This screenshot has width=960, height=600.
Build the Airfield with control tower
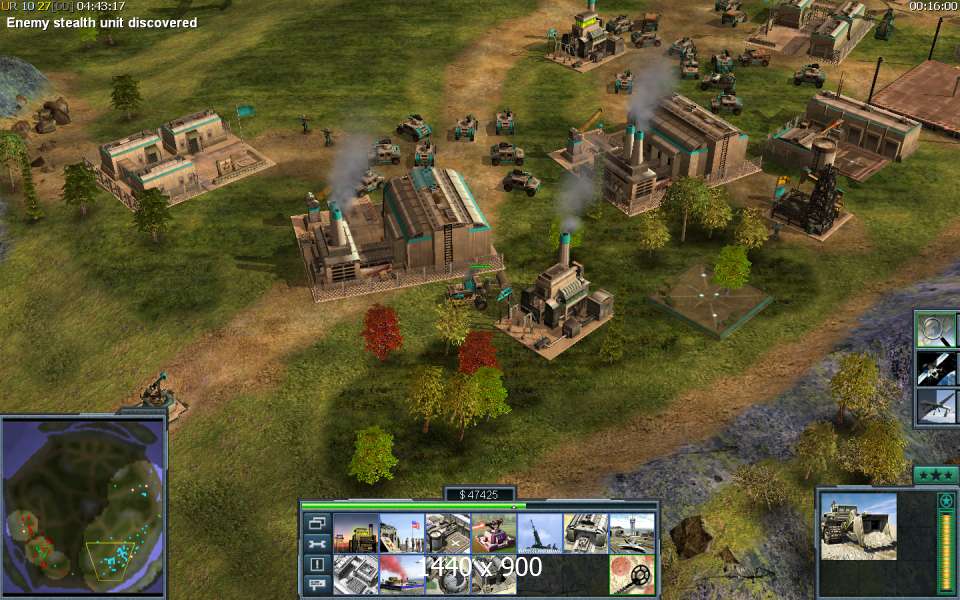pyautogui.click(x=631, y=533)
